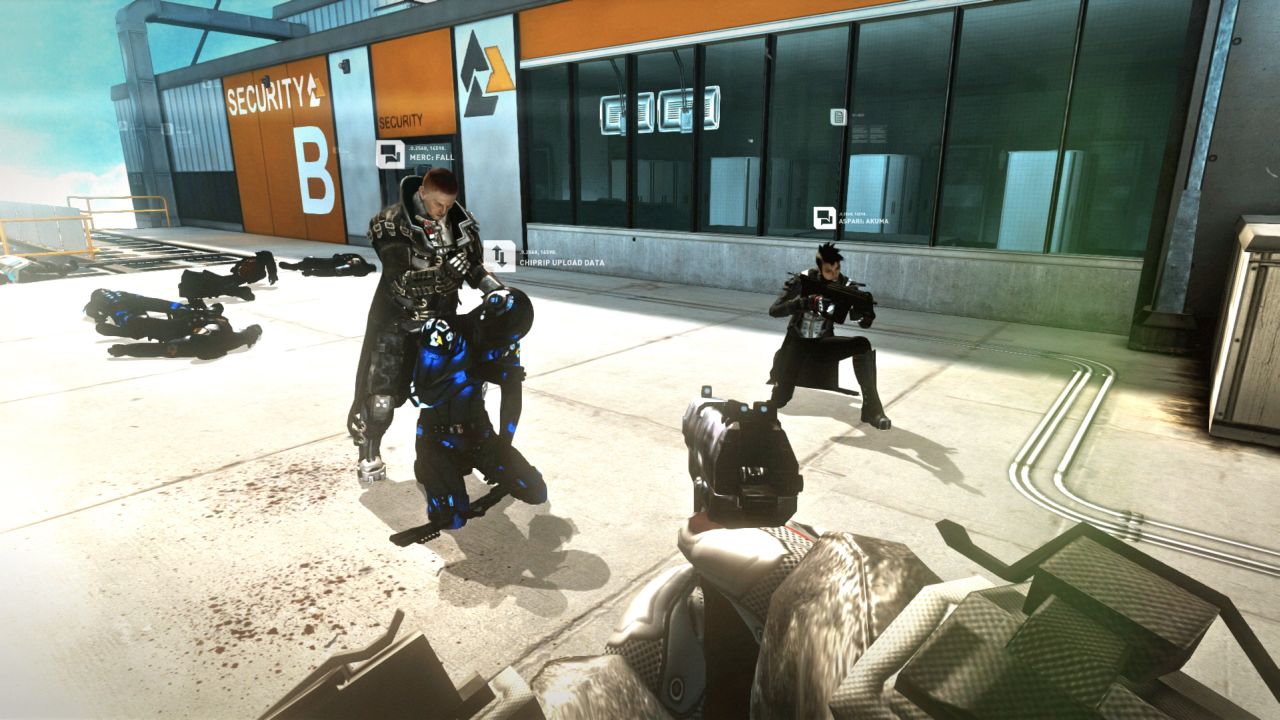Click the CHIPRIP UPLOAD DATA text label

pos(560,262)
